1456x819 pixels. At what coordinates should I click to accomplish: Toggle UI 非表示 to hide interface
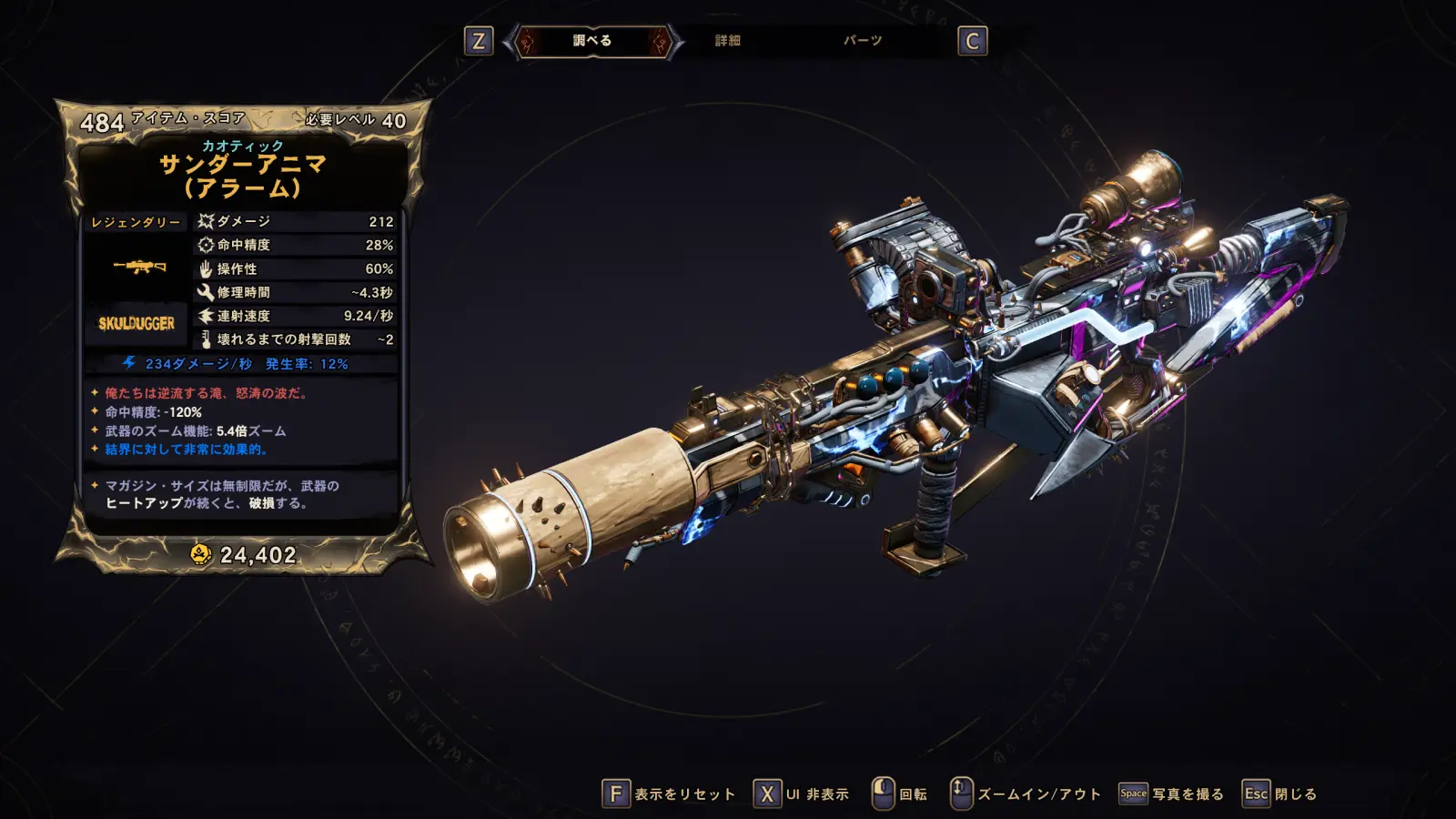(x=802, y=794)
